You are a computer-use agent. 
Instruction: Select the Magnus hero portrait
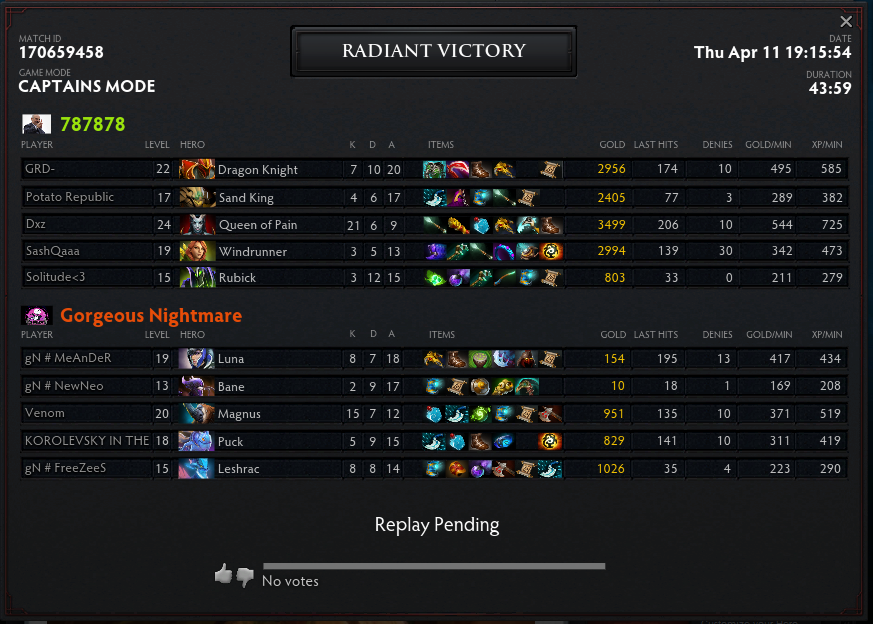197,413
